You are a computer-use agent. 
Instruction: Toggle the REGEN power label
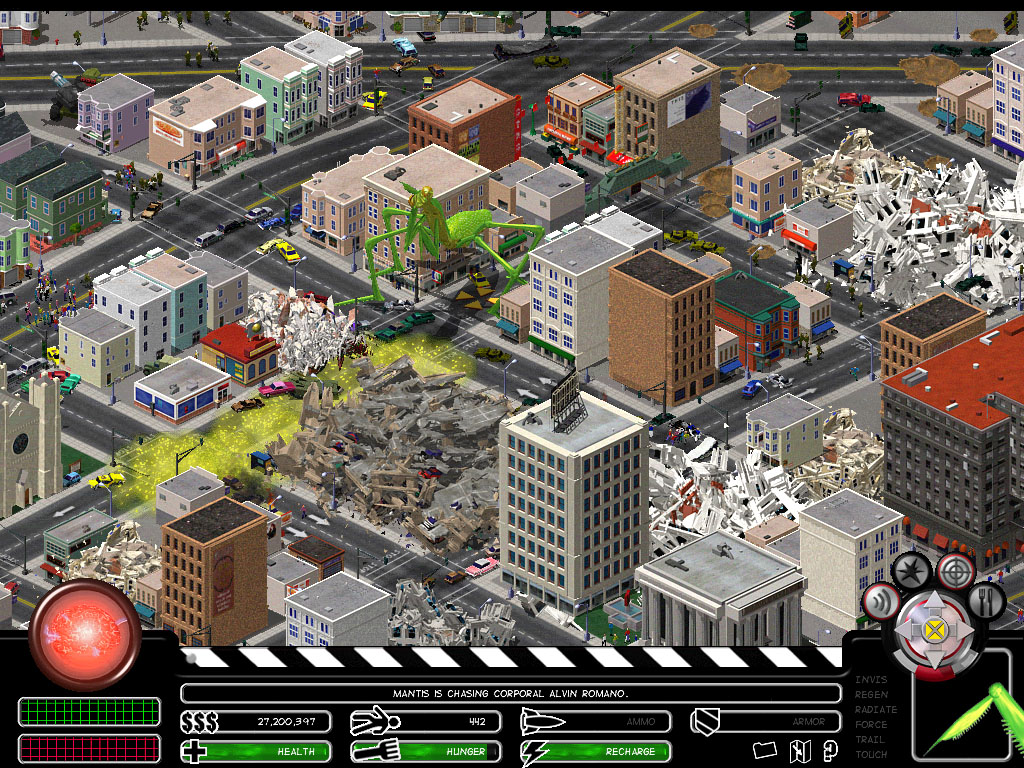pos(871,695)
